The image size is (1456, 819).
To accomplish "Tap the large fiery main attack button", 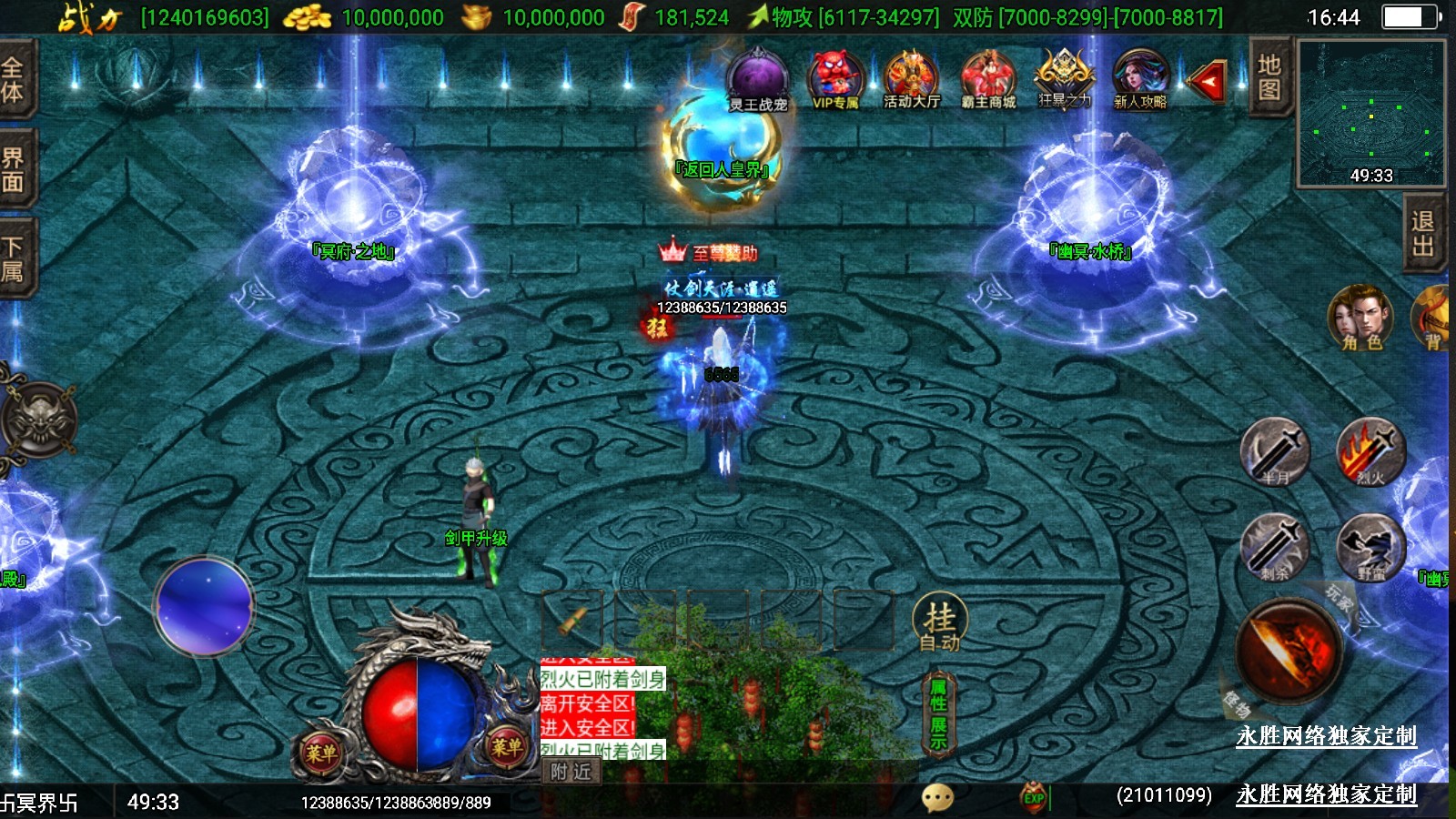I will click(1289, 650).
